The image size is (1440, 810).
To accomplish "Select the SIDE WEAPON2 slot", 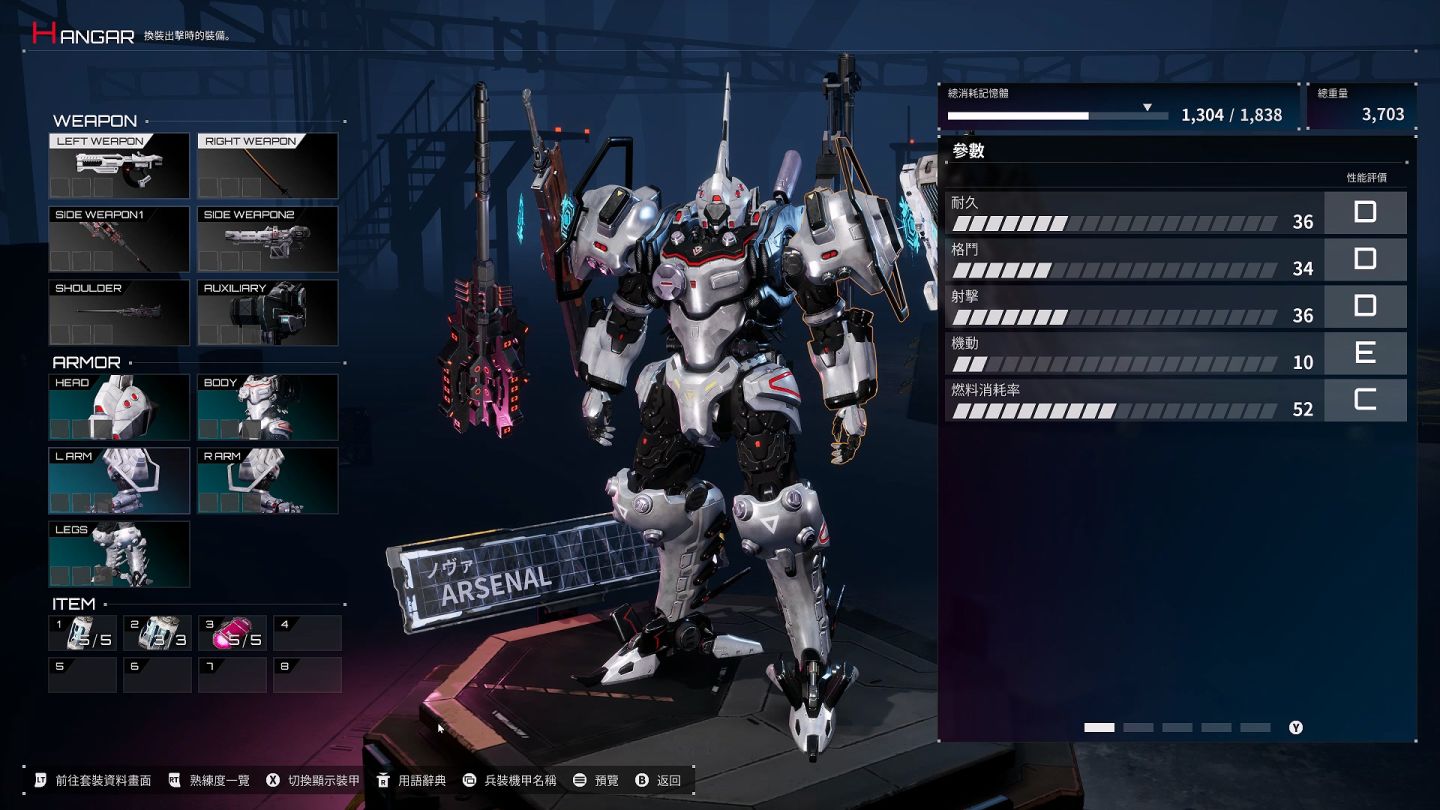I will tap(267, 239).
